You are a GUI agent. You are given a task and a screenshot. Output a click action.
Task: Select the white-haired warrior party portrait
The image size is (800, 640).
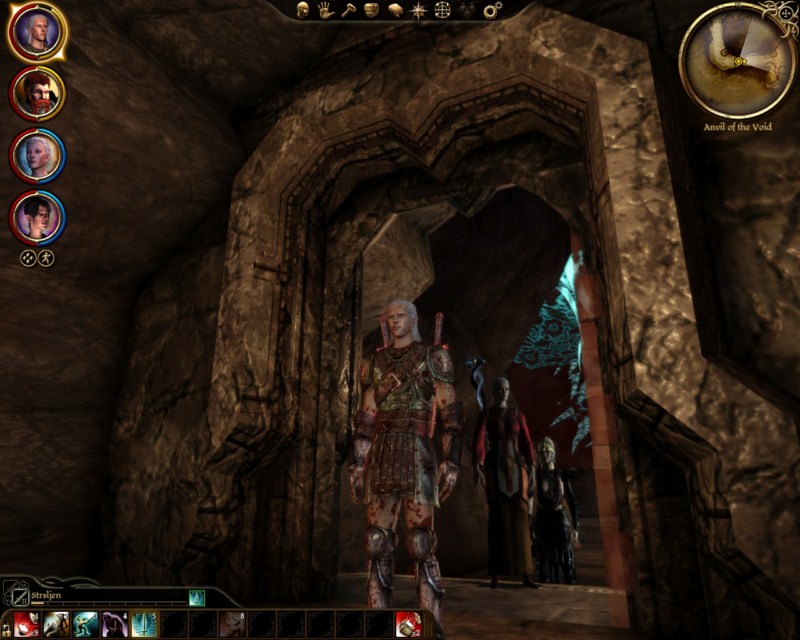(x=38, y=32)
